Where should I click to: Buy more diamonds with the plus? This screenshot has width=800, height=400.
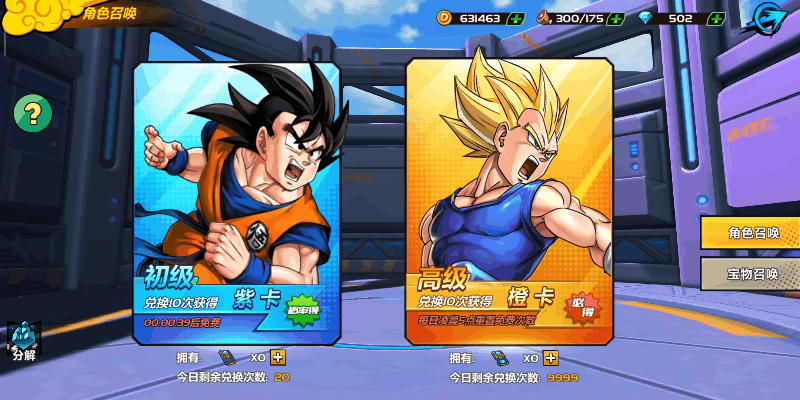pos(716,18)
